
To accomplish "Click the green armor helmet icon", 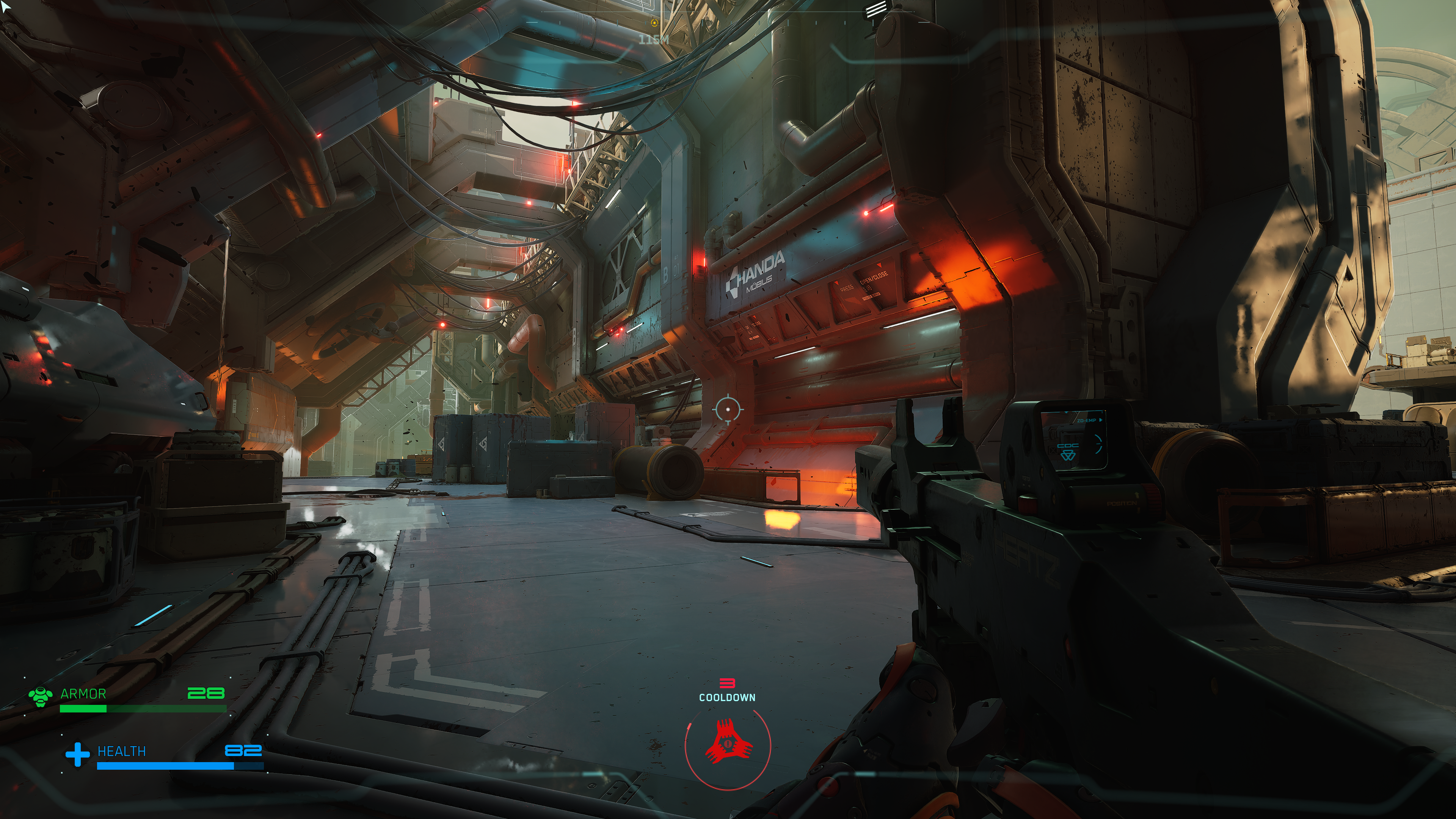I will pyautogui.click(x=41, y=697).
